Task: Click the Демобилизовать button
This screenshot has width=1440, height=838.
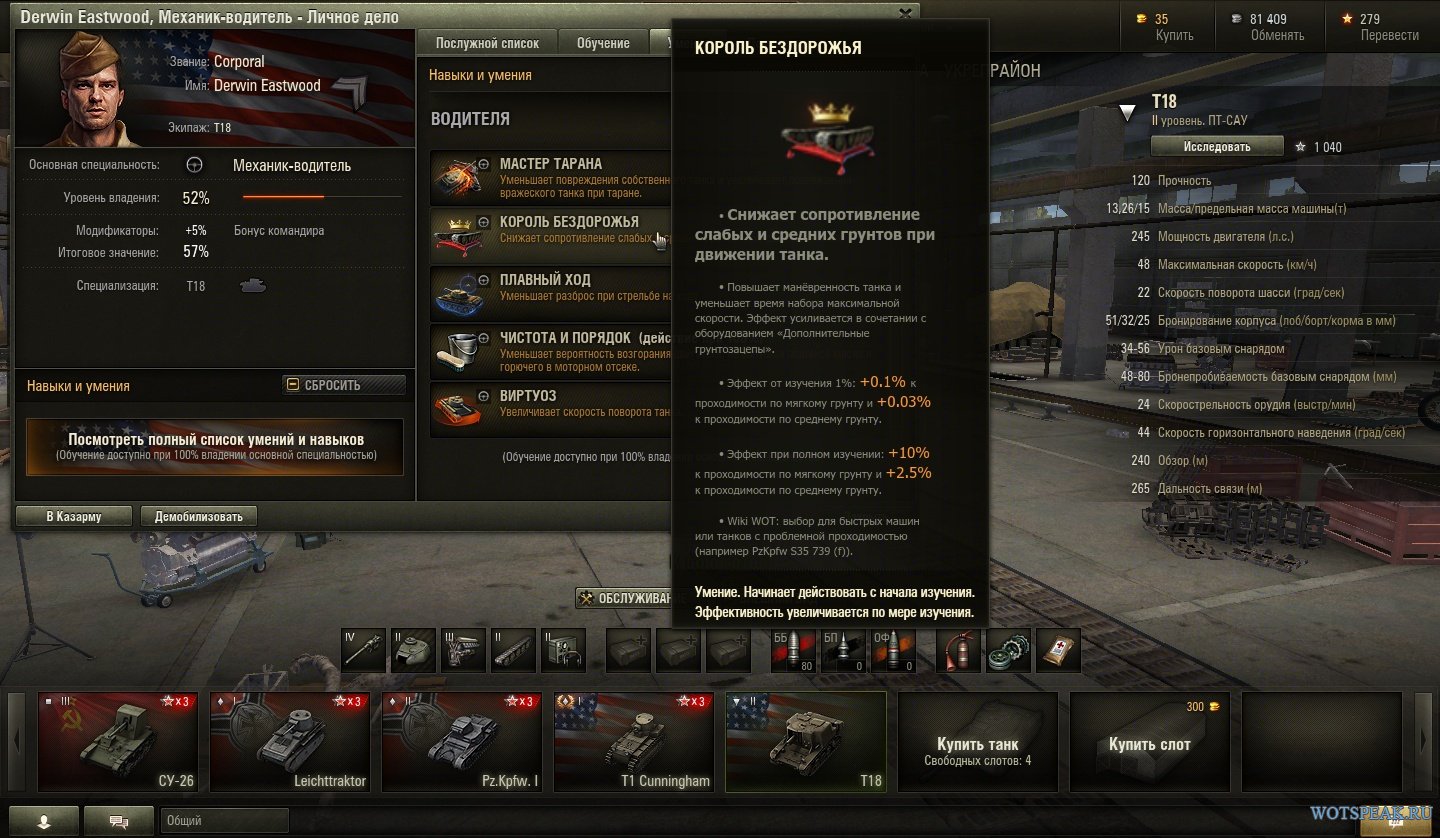Action: pos(199,516)
